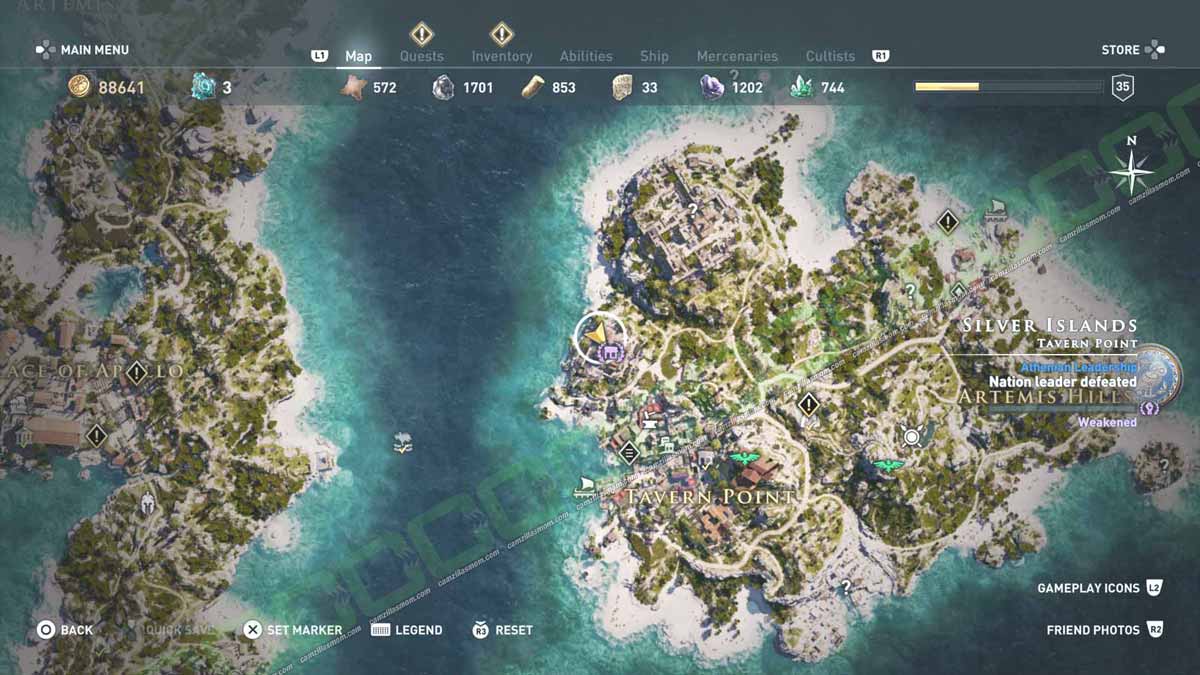Screen dimensions: 1200x675
Task: Select the Abilities tab
Action: (x=585, y=56)
